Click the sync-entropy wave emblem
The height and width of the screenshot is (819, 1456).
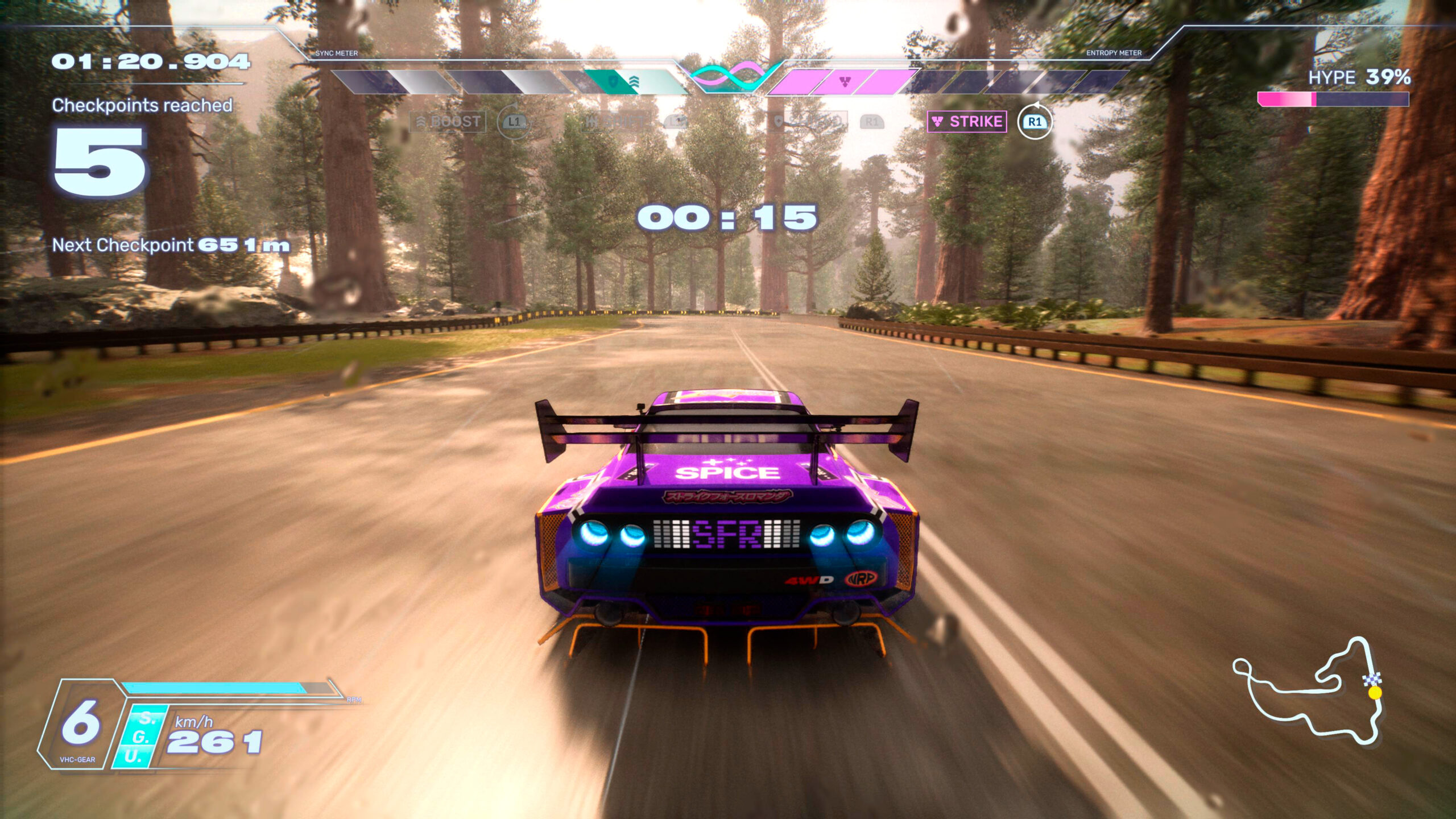pos(728,77)
